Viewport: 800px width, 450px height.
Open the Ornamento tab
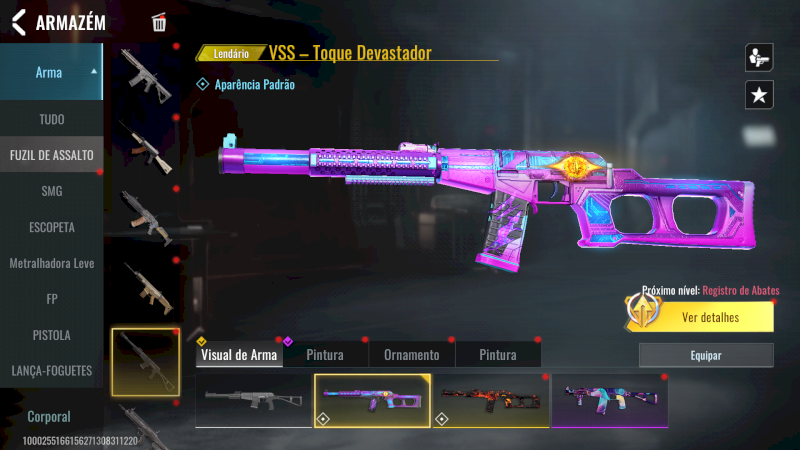[412, 355]
